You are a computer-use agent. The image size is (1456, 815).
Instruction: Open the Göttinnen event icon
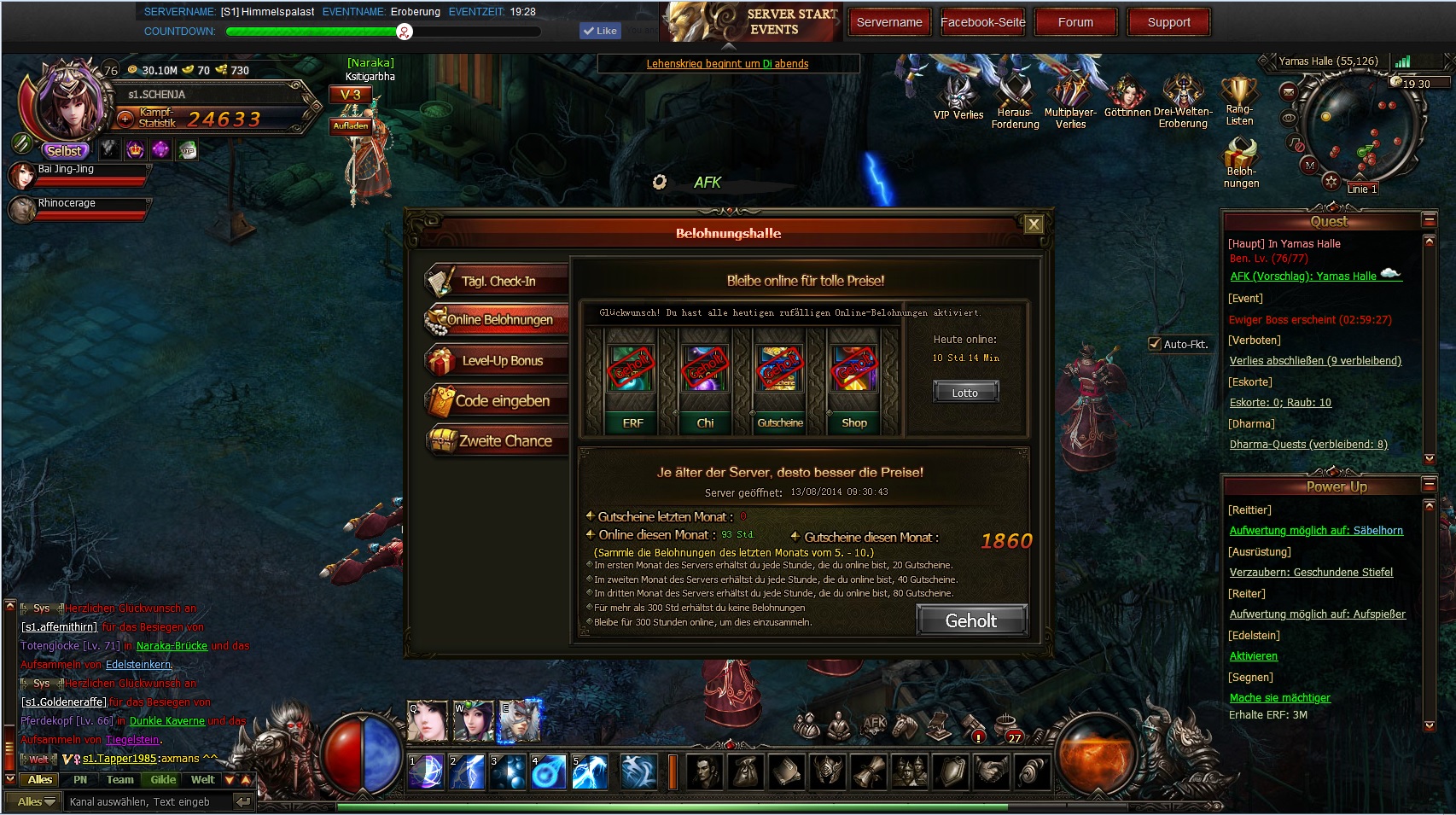1127,96
